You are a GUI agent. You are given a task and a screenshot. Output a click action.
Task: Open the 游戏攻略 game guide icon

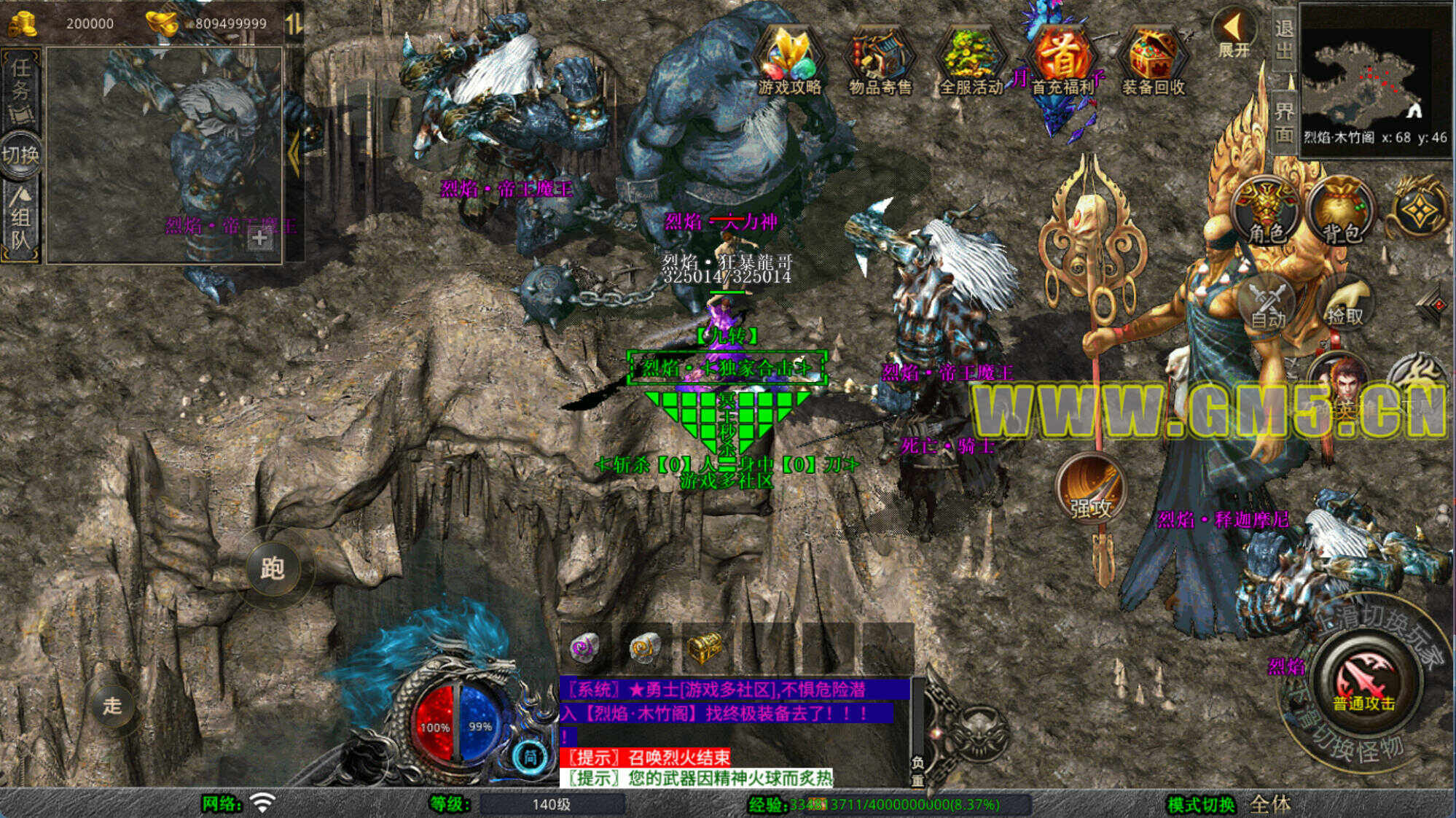790,62
